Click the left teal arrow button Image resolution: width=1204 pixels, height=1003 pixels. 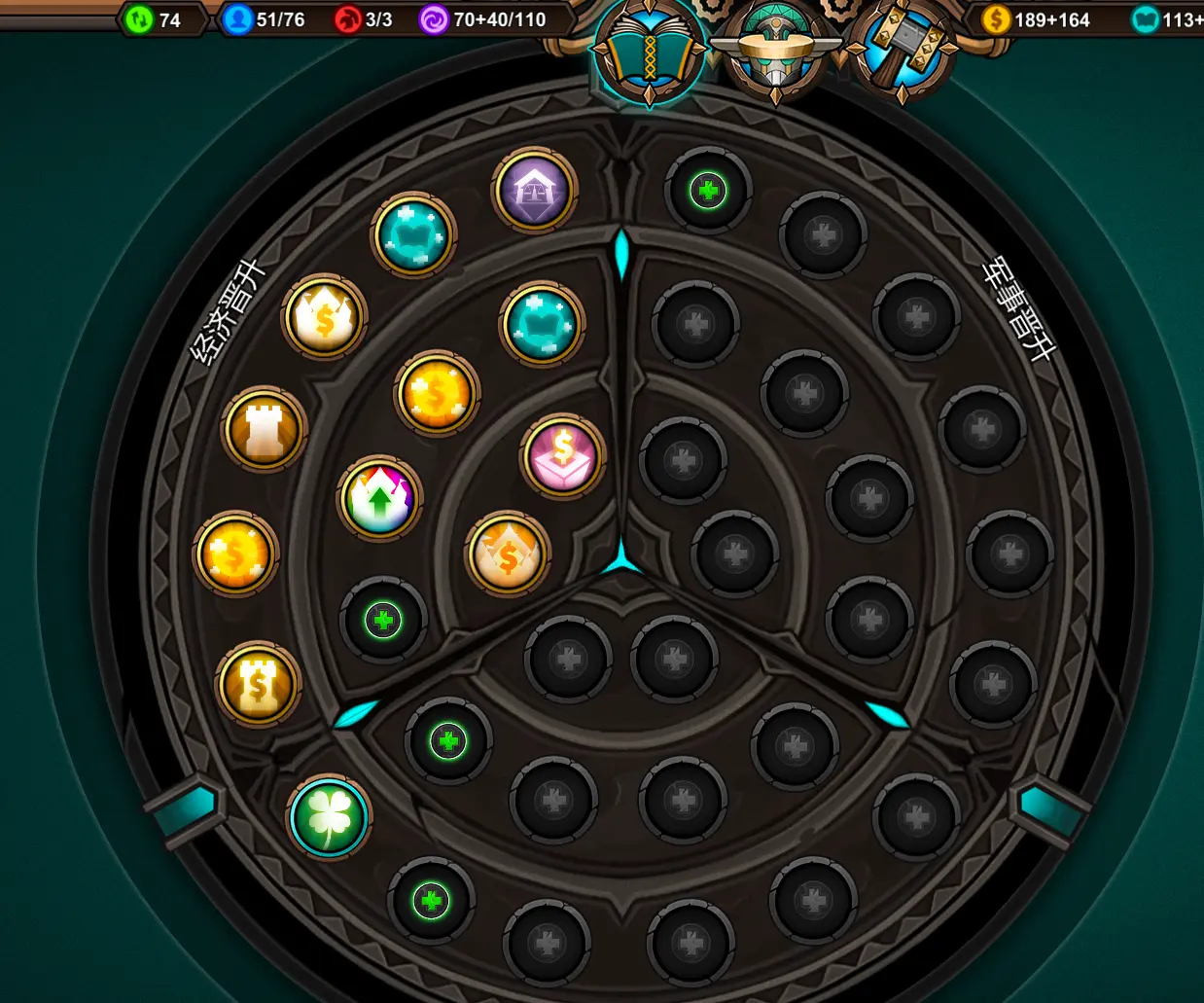[x=184, y=807]
